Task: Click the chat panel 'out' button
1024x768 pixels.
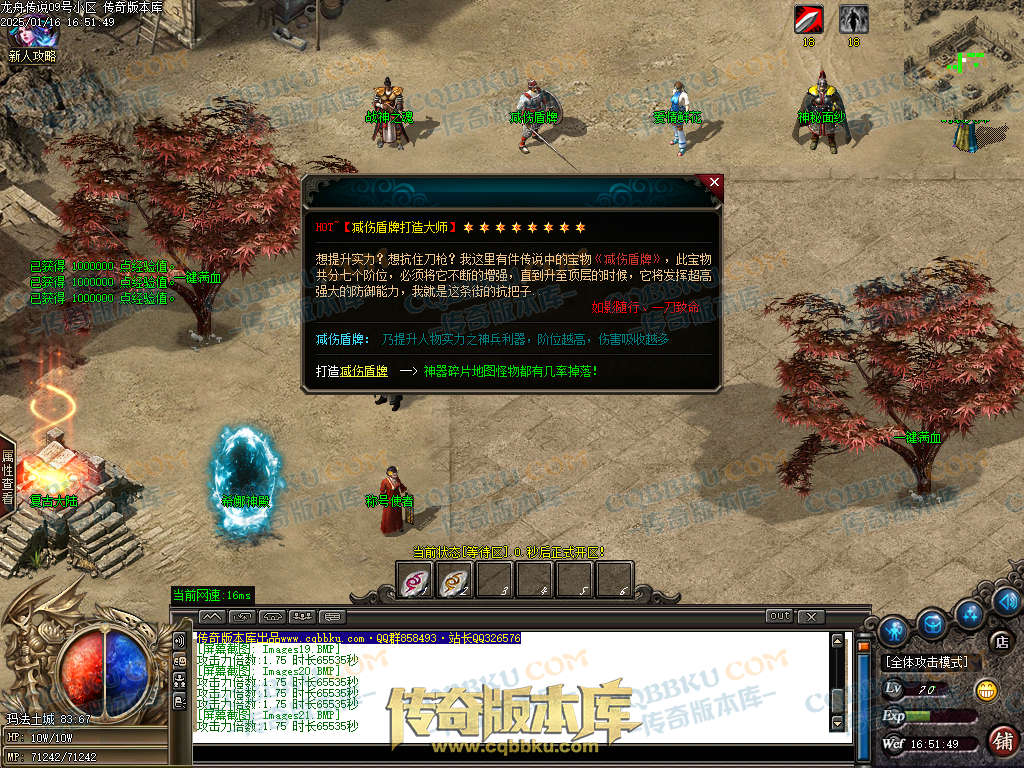Action: (780, 616)
